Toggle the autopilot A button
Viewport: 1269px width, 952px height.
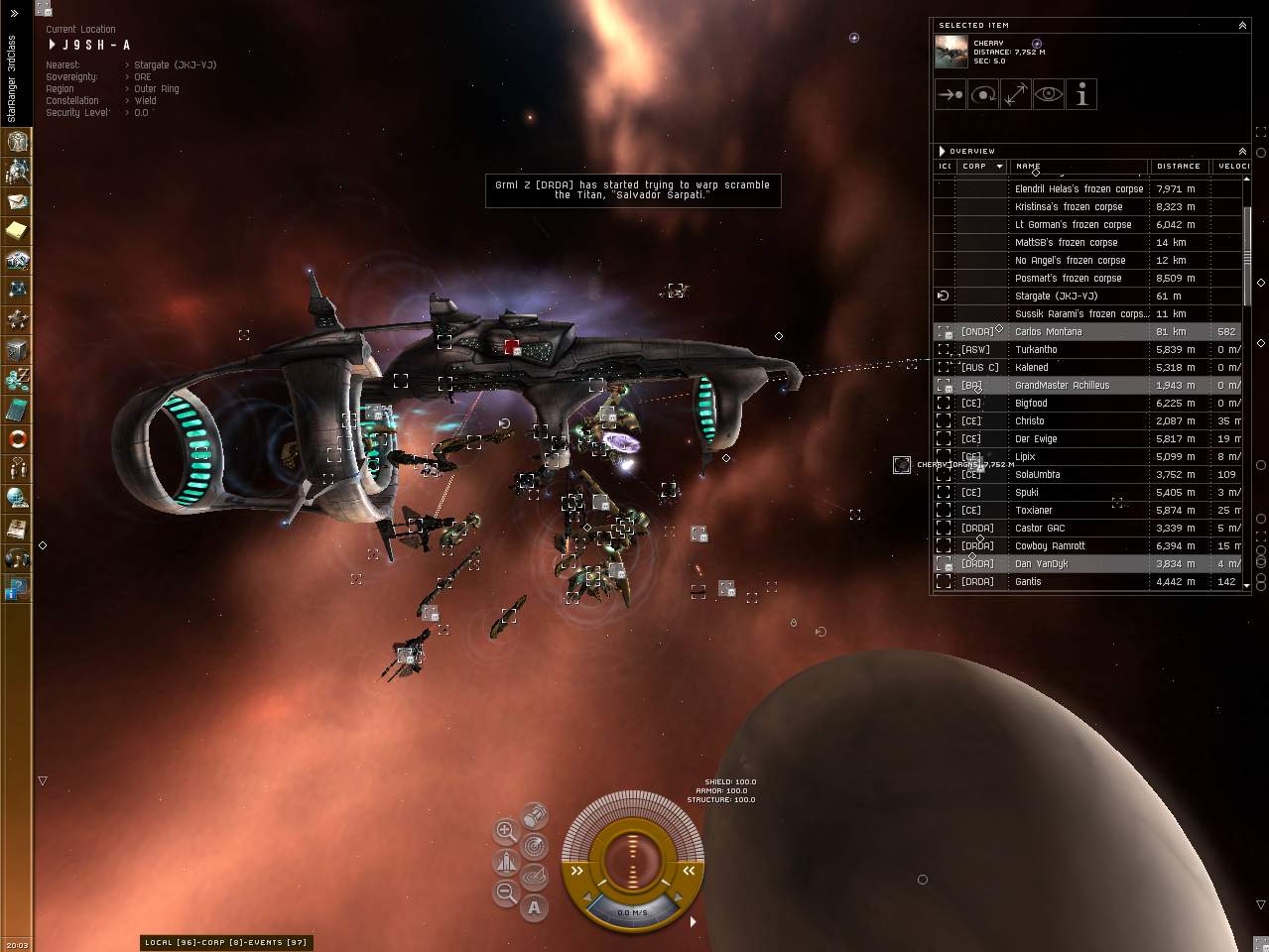[x=534, y=906]
